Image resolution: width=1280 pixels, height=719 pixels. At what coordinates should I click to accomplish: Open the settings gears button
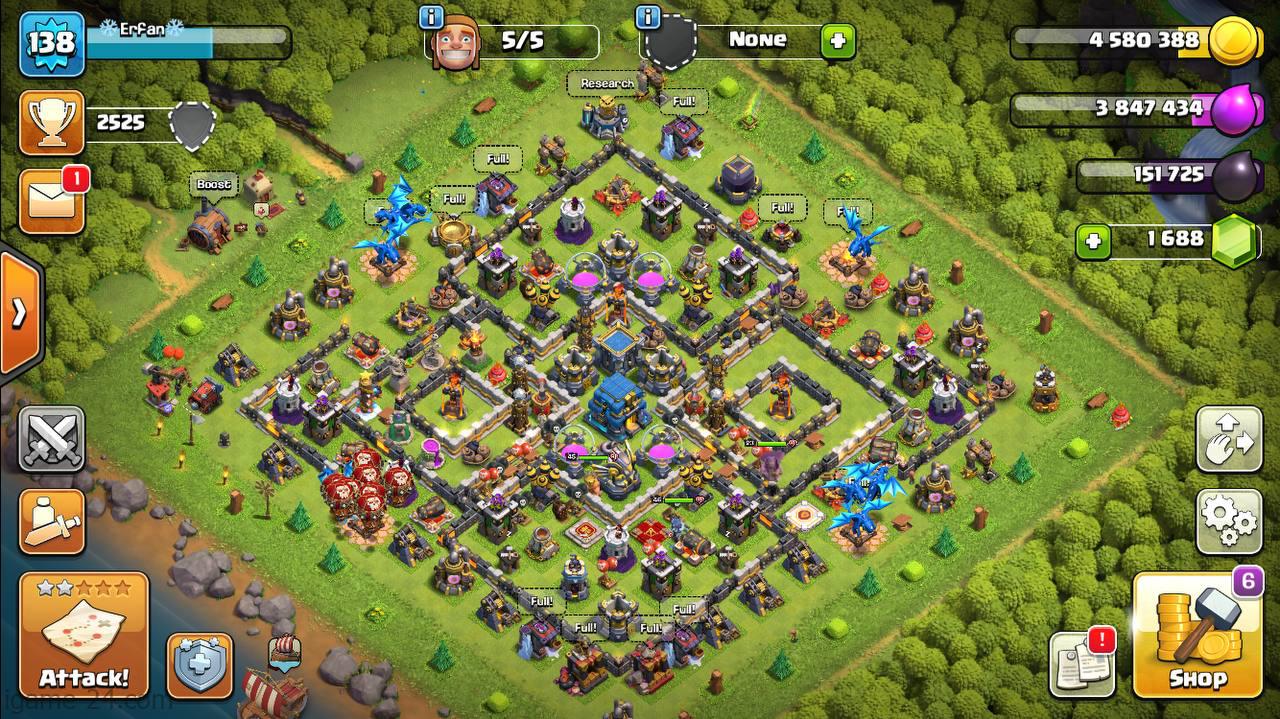pyautogui.click(x=1228, y=521)
